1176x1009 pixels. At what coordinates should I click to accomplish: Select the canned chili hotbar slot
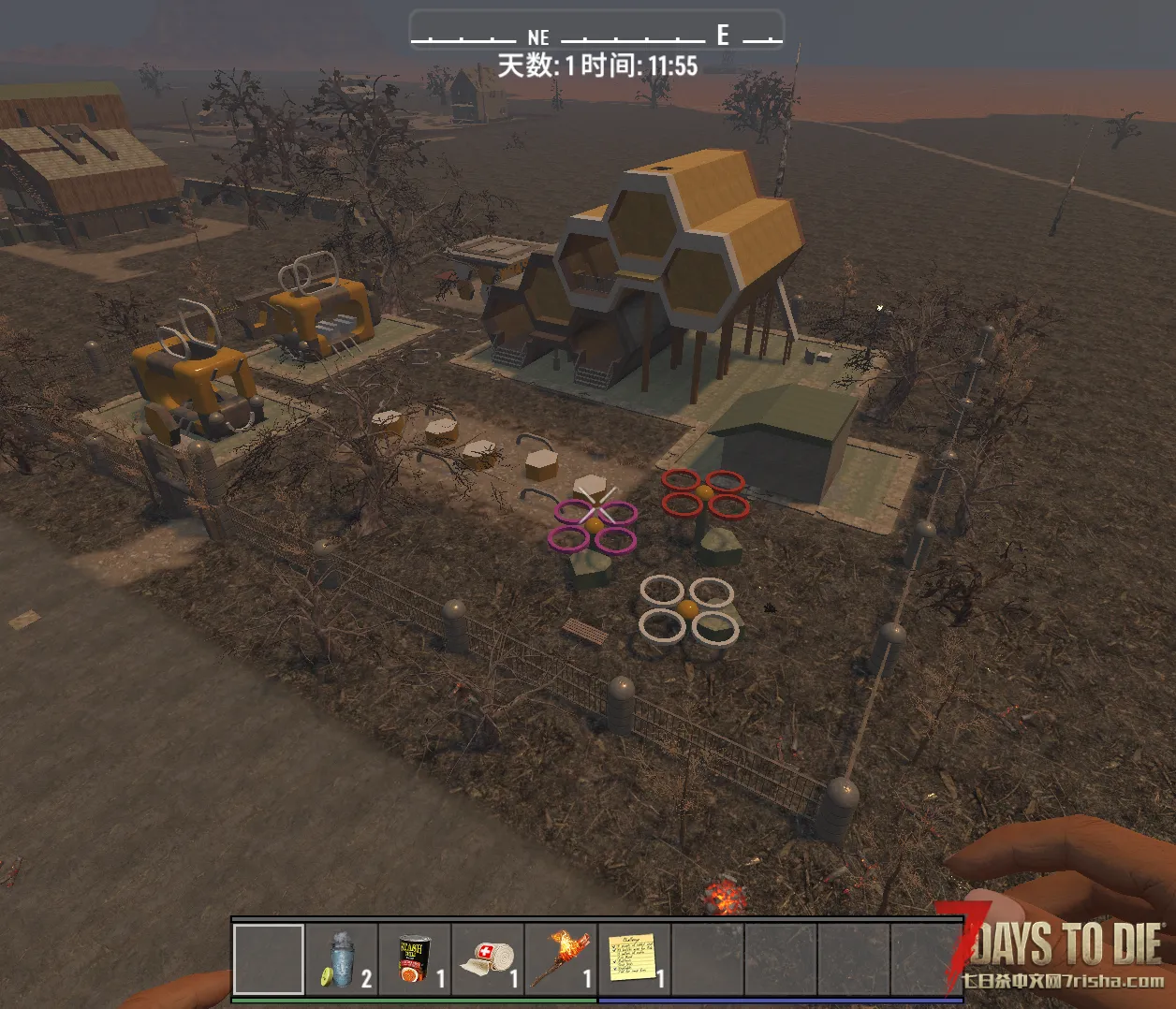[415, 958]
